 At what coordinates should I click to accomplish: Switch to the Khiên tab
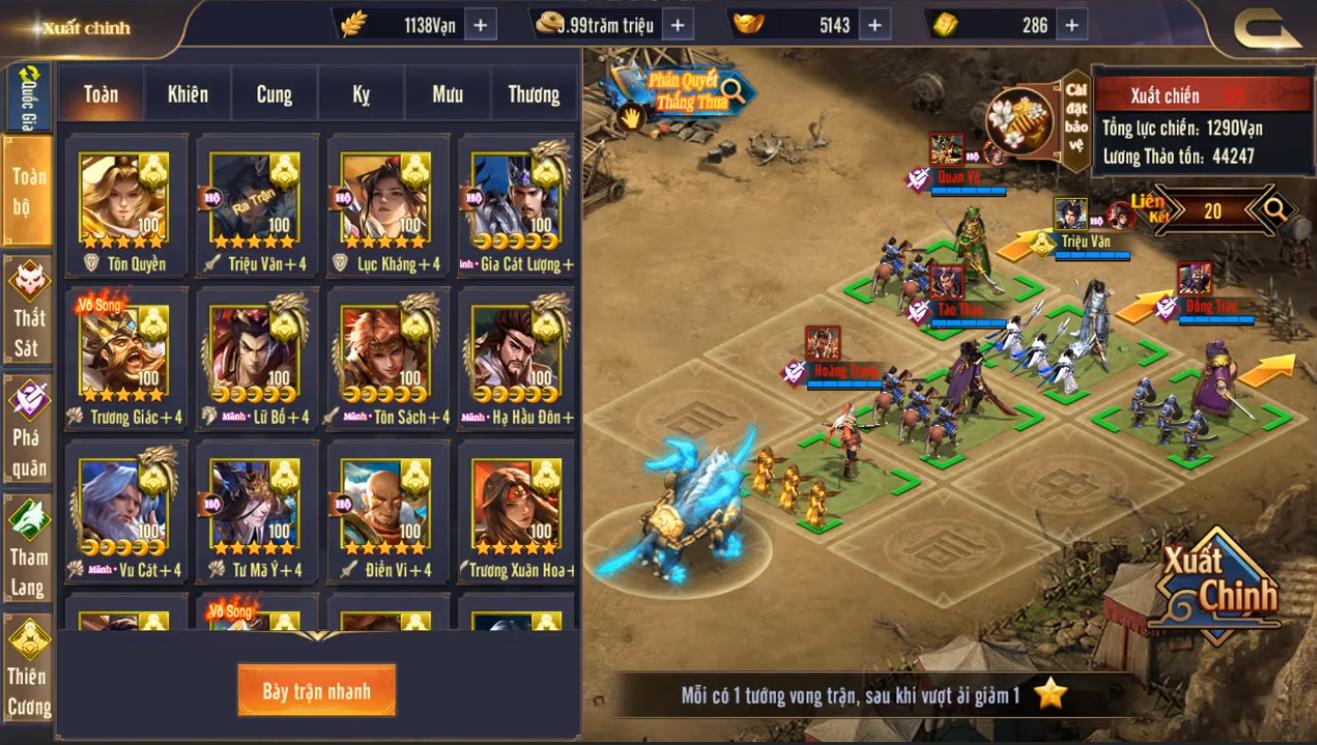[186, 94]
